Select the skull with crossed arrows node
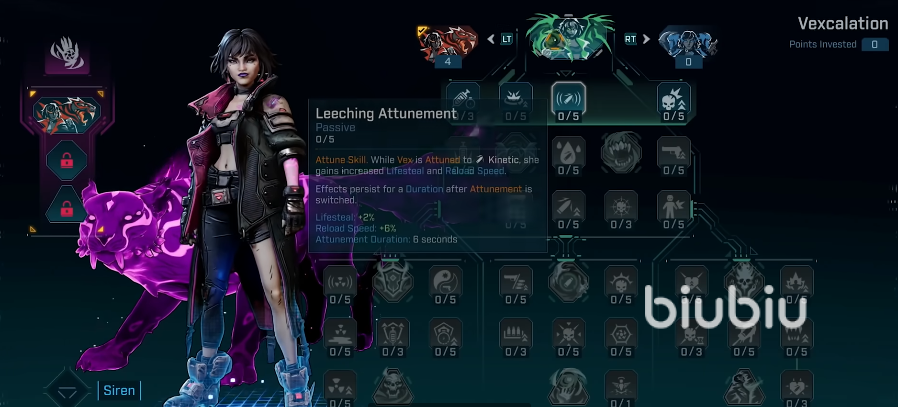Image resolution: width=898 pixels, height=407 pixels. click(x=568, y=334)
